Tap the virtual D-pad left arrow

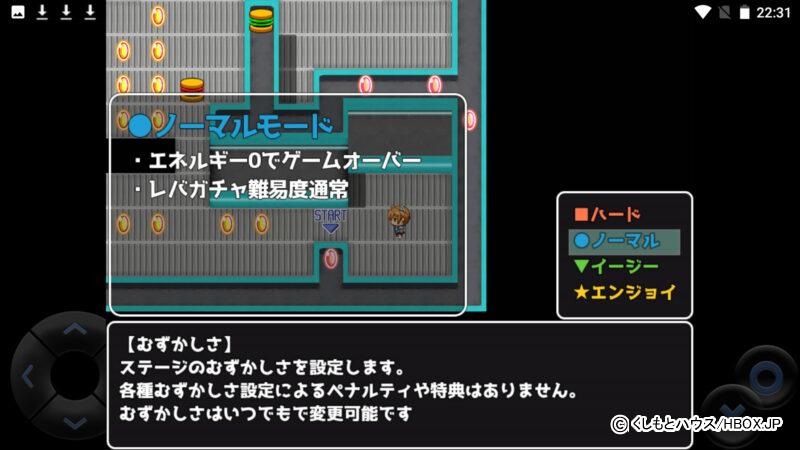(27, 377)
